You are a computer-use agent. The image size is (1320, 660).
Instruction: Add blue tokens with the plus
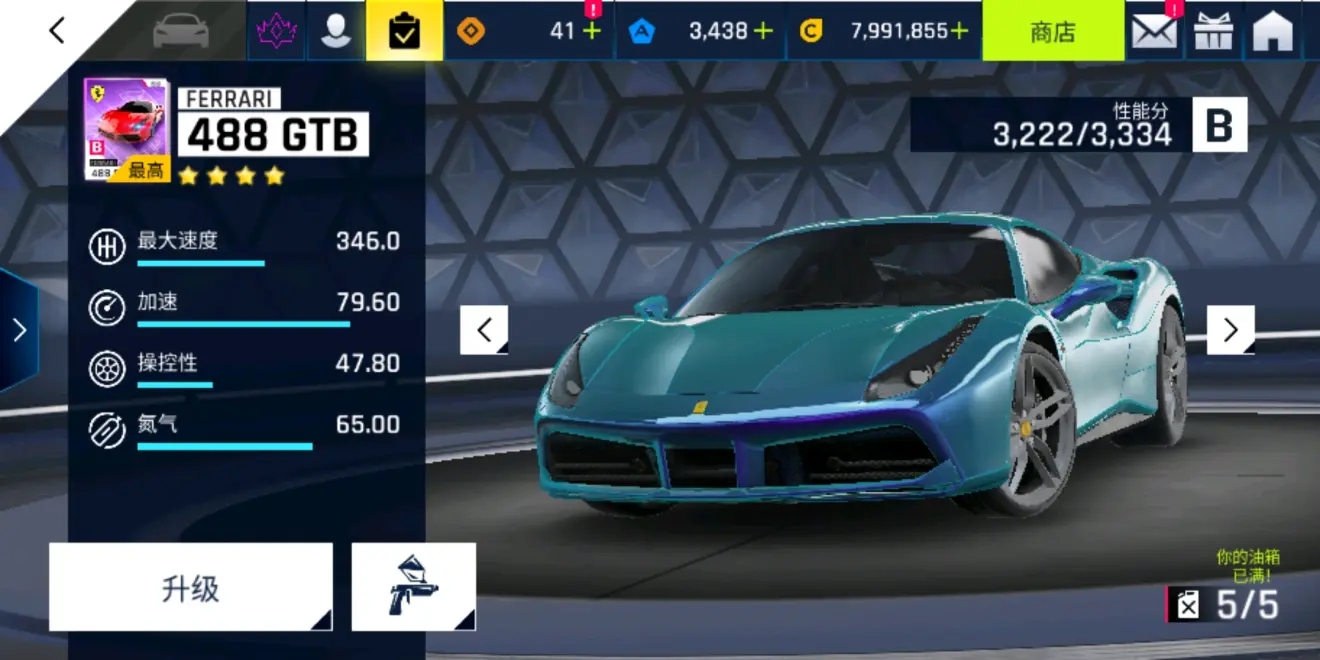click(763, 31)
